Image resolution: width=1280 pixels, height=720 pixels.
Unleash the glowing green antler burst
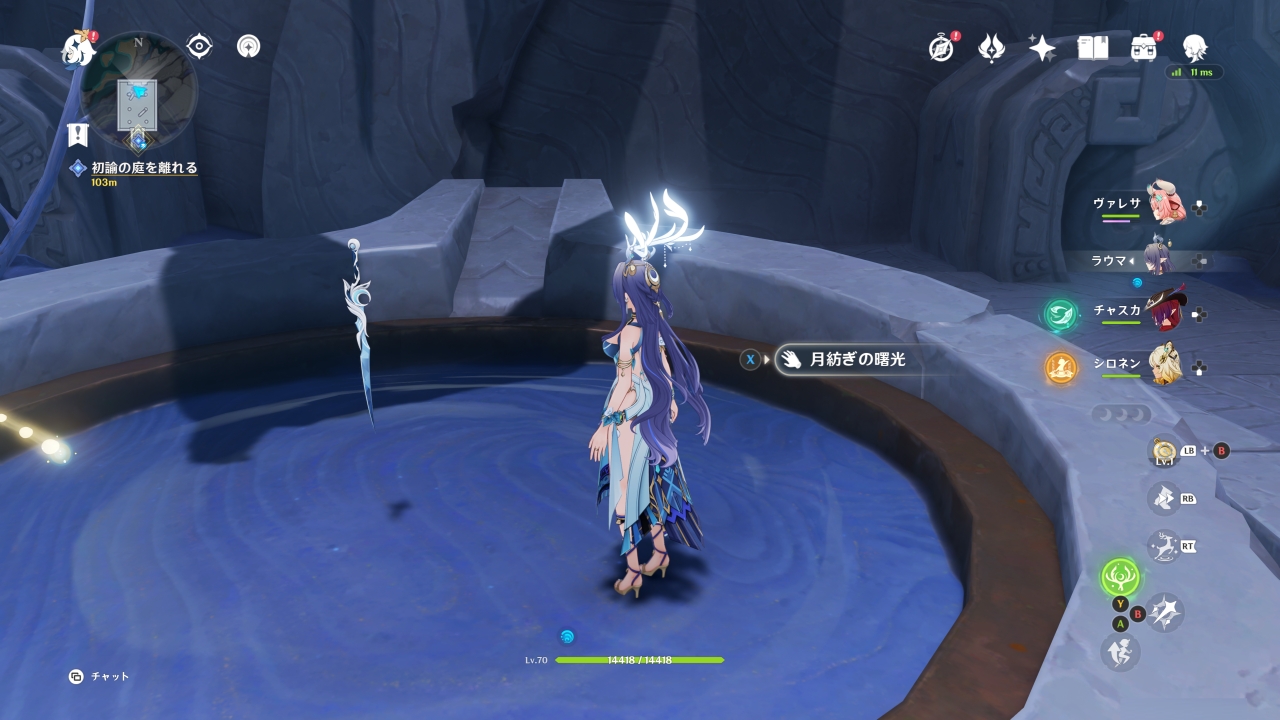[x=1120, y=577]
